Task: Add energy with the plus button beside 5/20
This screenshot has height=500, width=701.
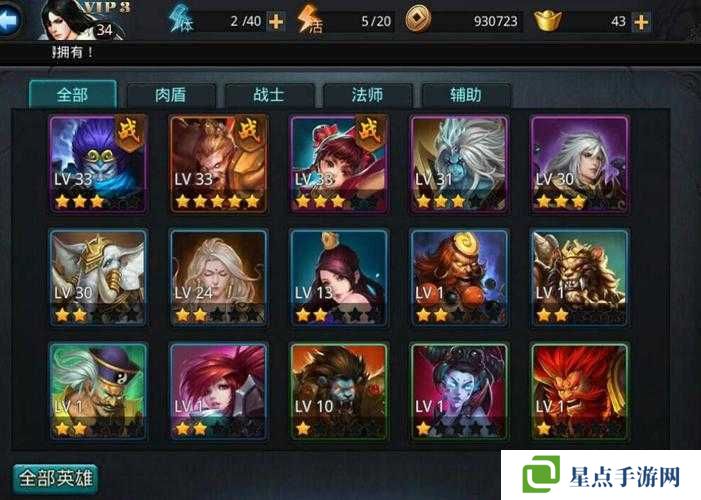Action: pos(385,21)
